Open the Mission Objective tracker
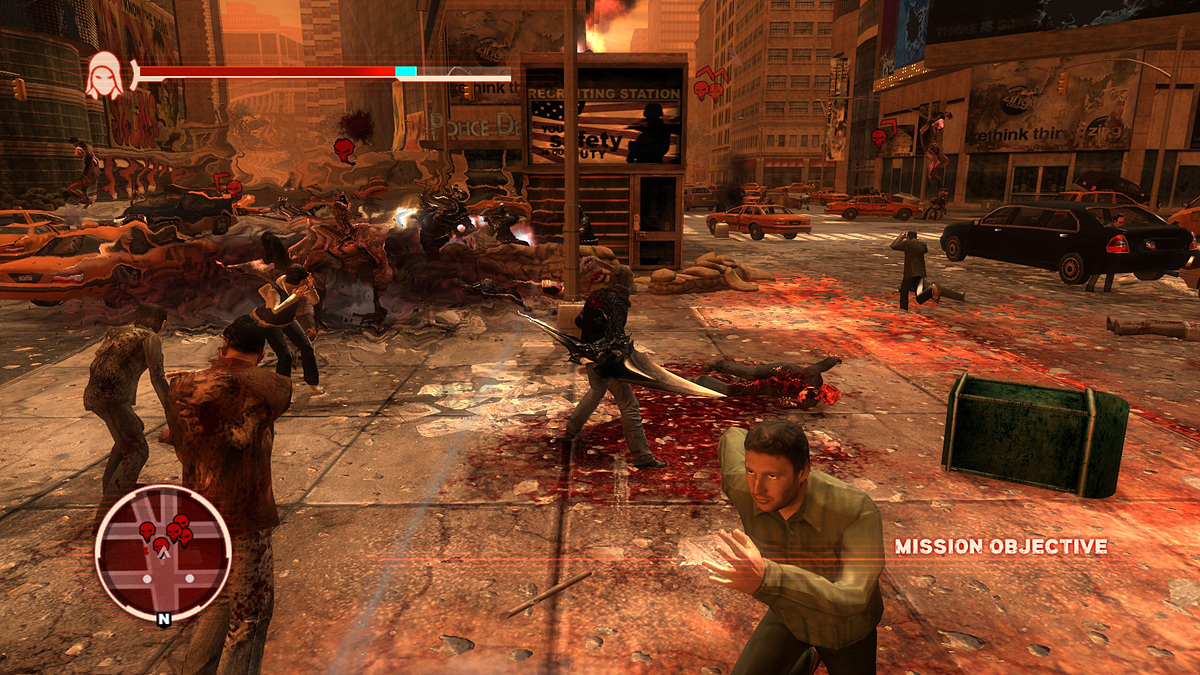Image resolution: width=1200 pixels, height=675 pixels. coord(1001,547)
